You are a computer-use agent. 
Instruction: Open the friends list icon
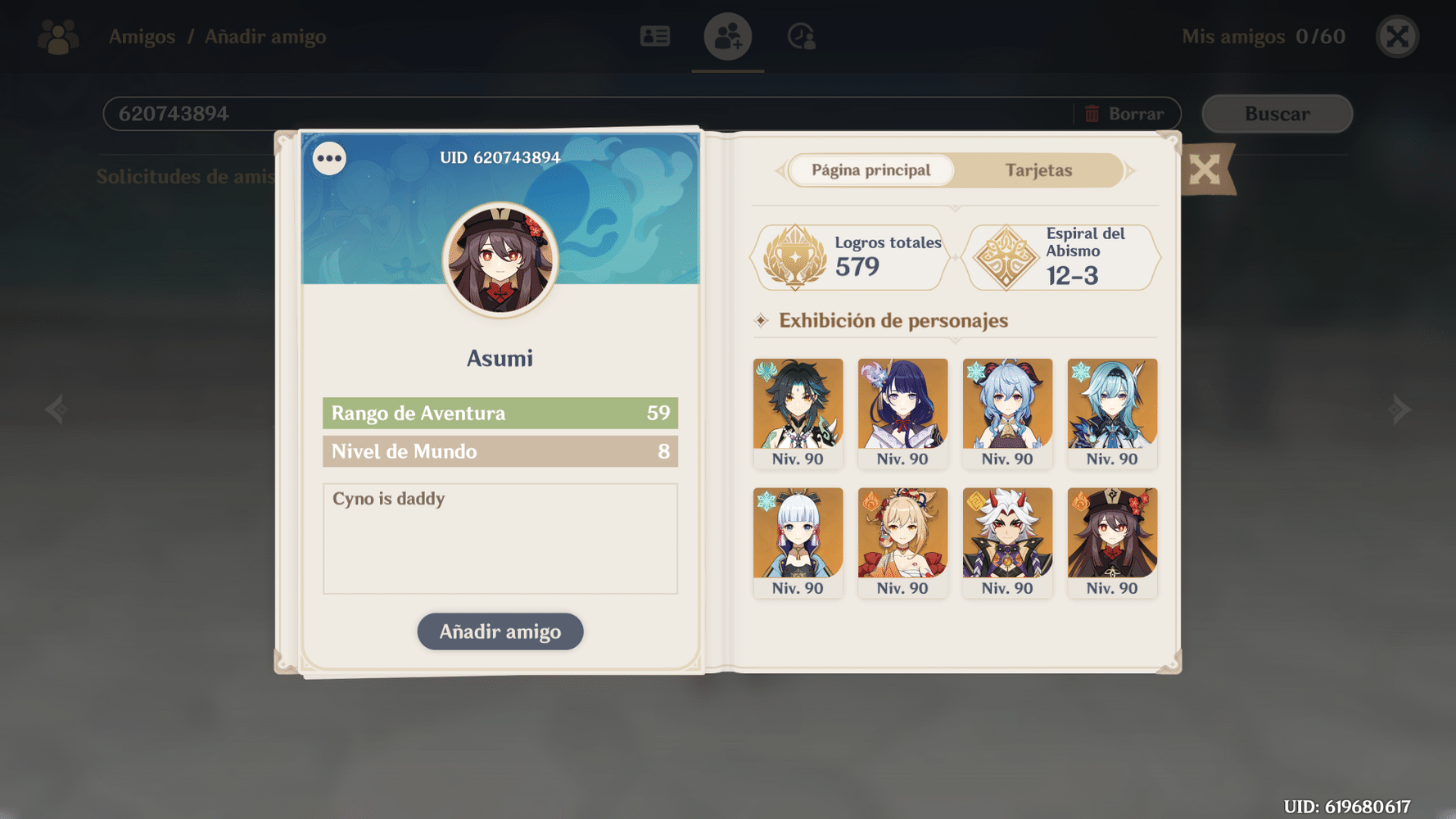[x=654, y=36]
